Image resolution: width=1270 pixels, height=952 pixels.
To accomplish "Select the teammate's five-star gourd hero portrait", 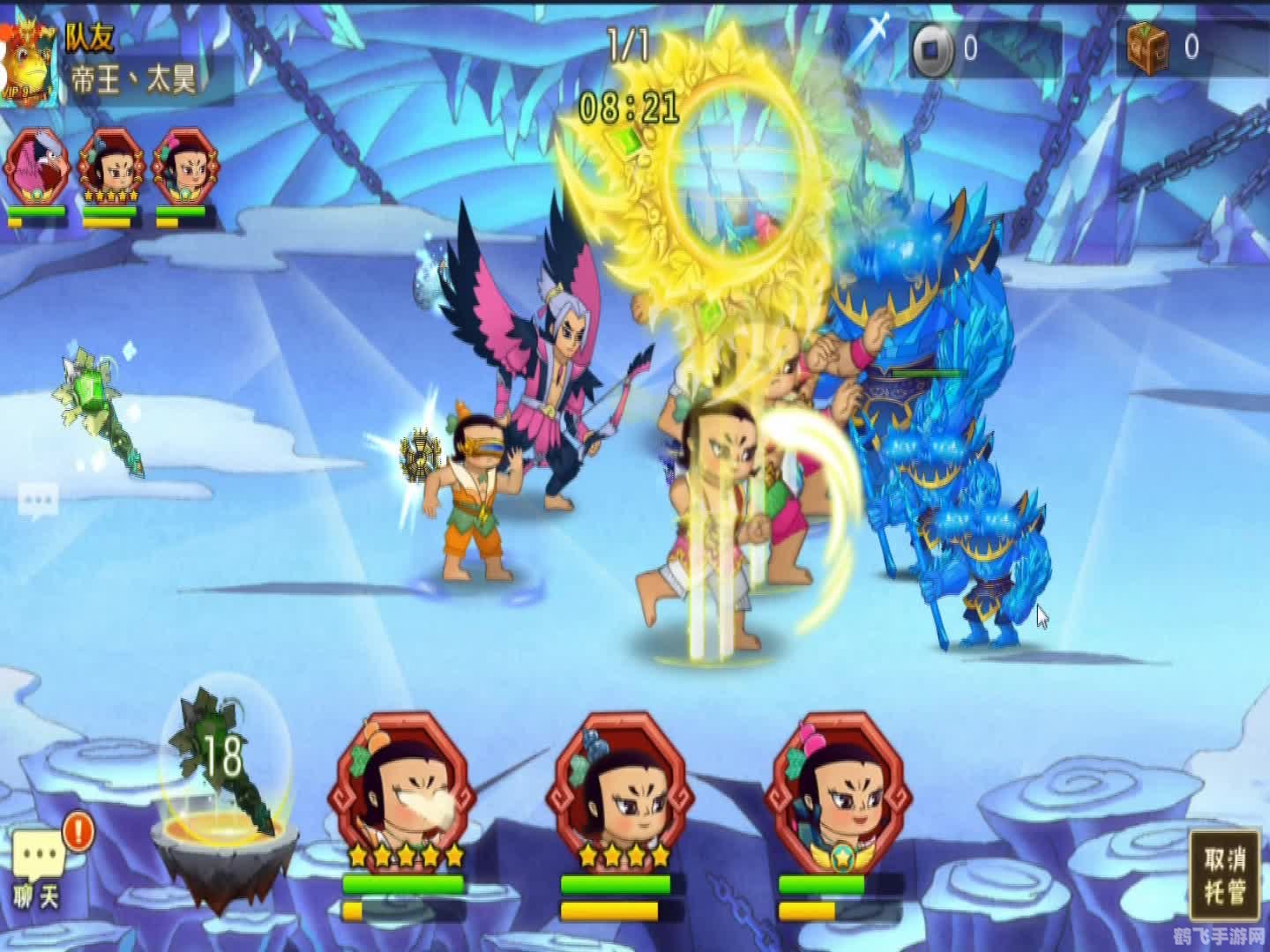I will [x=110, y=167].
